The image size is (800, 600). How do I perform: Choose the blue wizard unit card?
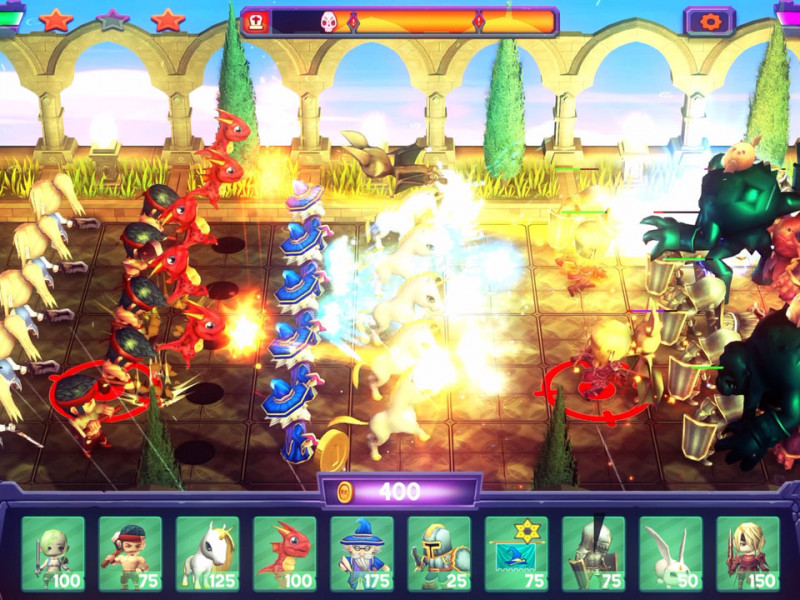point(362,553)
